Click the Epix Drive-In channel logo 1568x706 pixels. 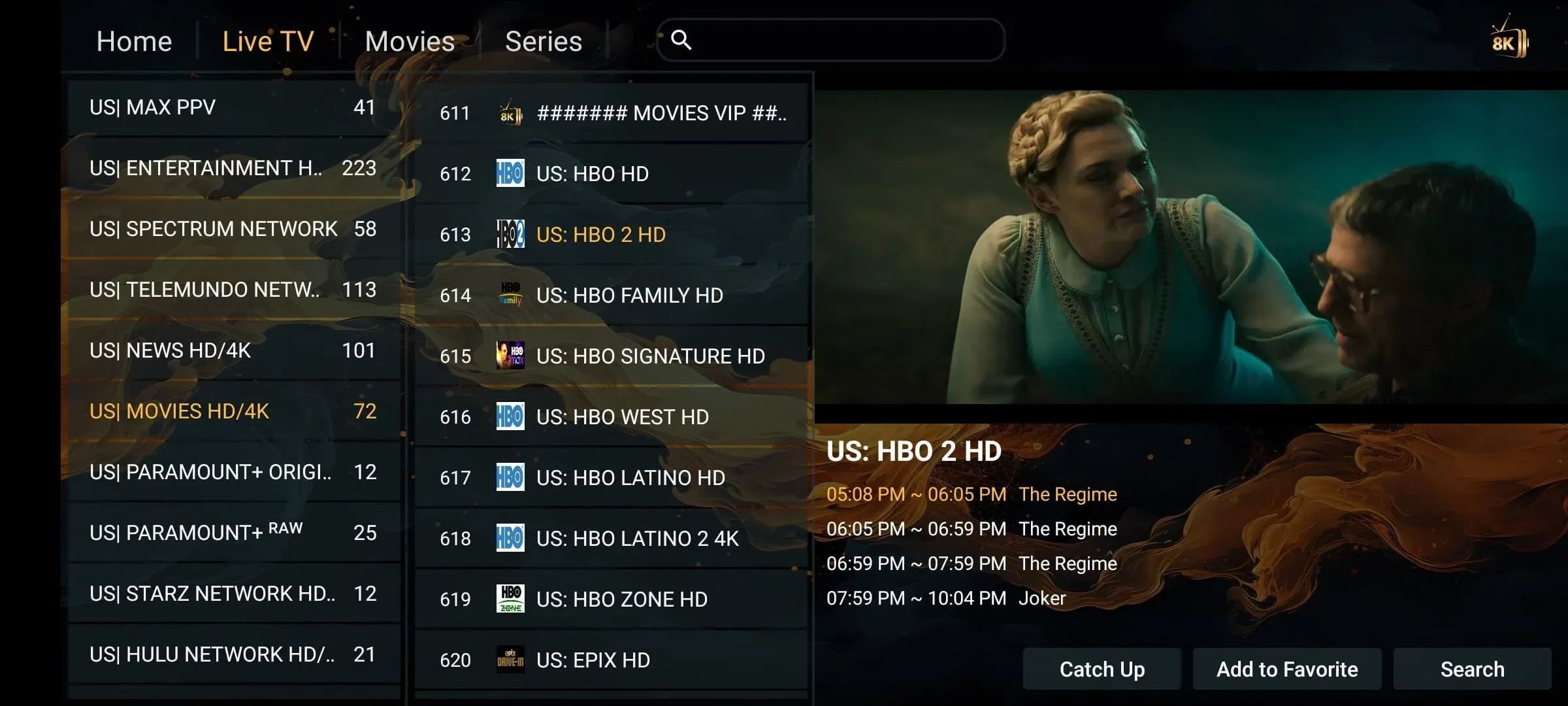click(x=510, y=660)
